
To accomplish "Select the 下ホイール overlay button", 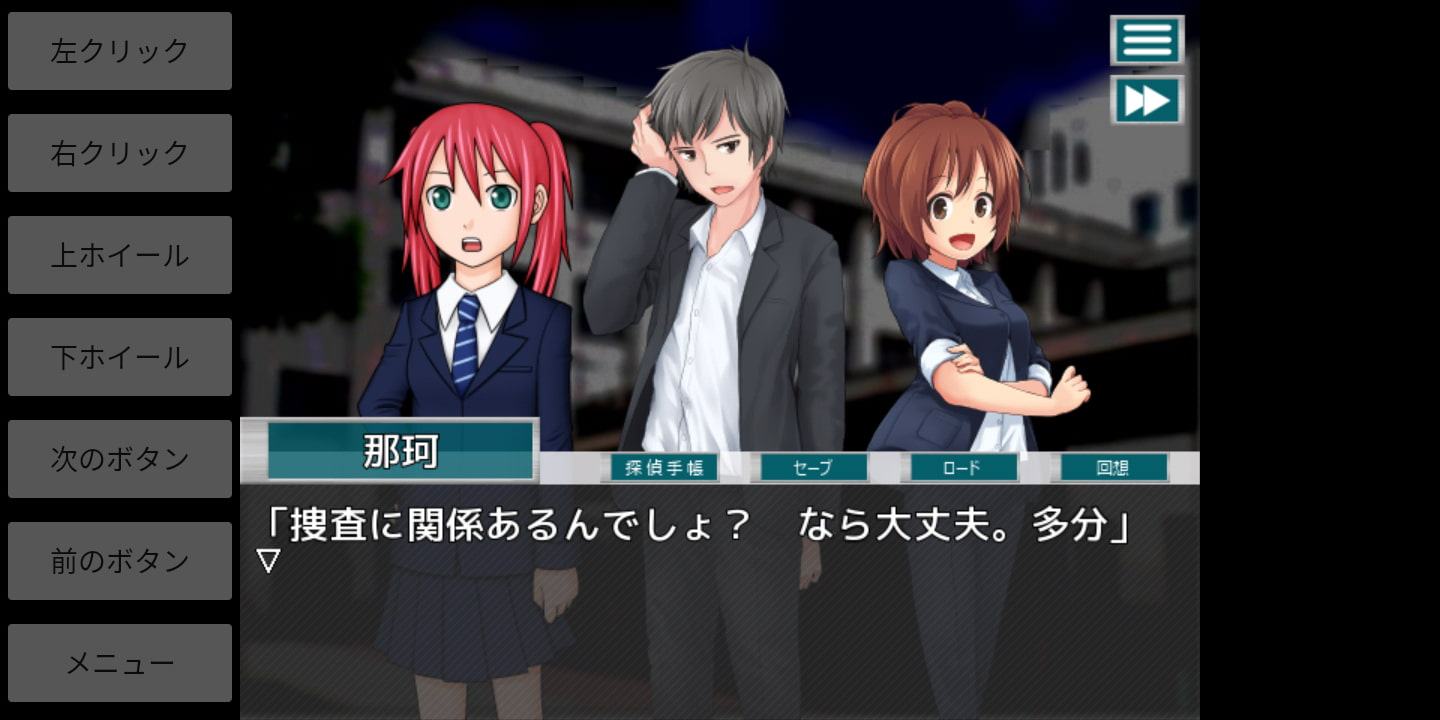I will [x=120, y=357].
